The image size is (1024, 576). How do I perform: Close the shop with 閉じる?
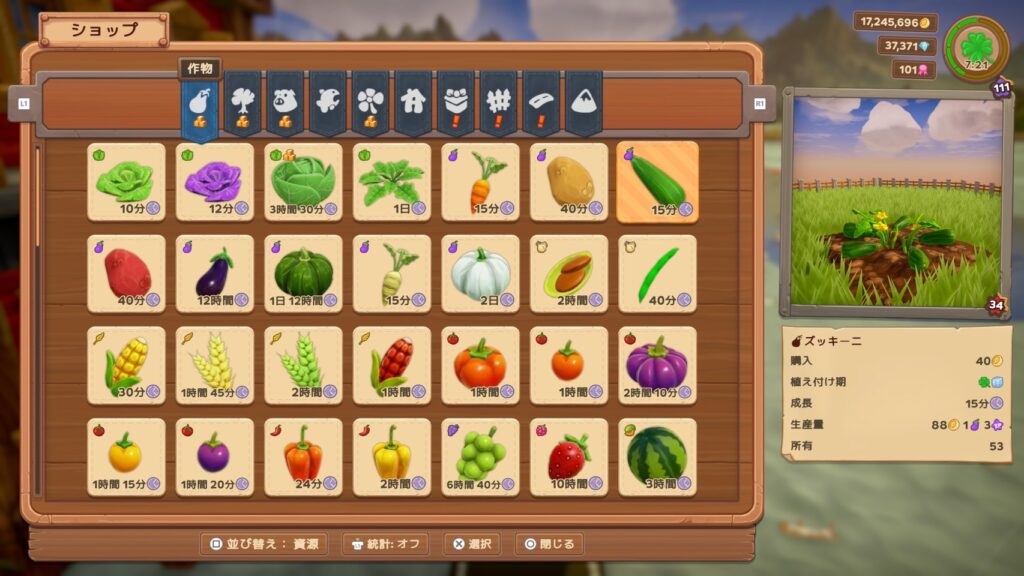pyautogui.click(x=549, y=544)
